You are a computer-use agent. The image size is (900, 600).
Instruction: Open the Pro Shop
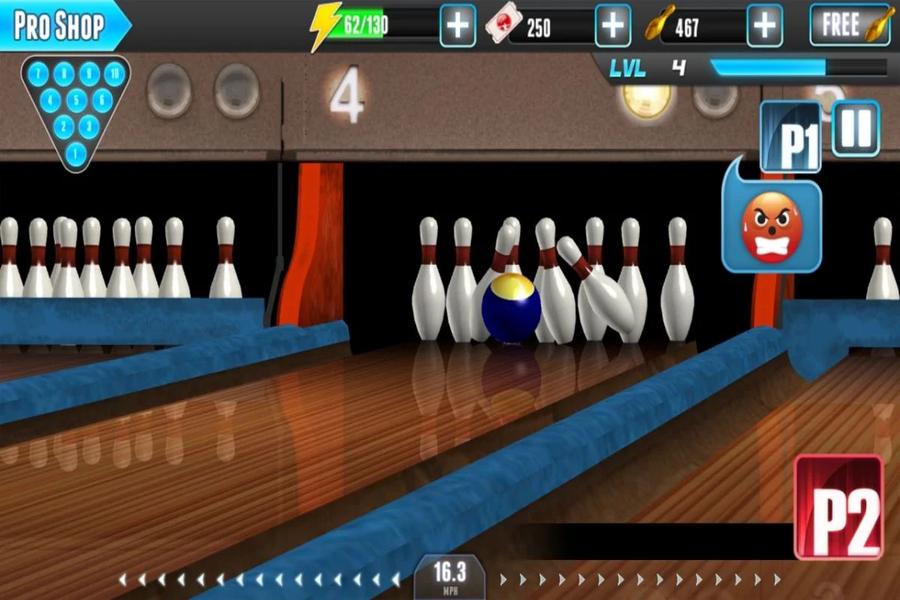coord(60,25)
